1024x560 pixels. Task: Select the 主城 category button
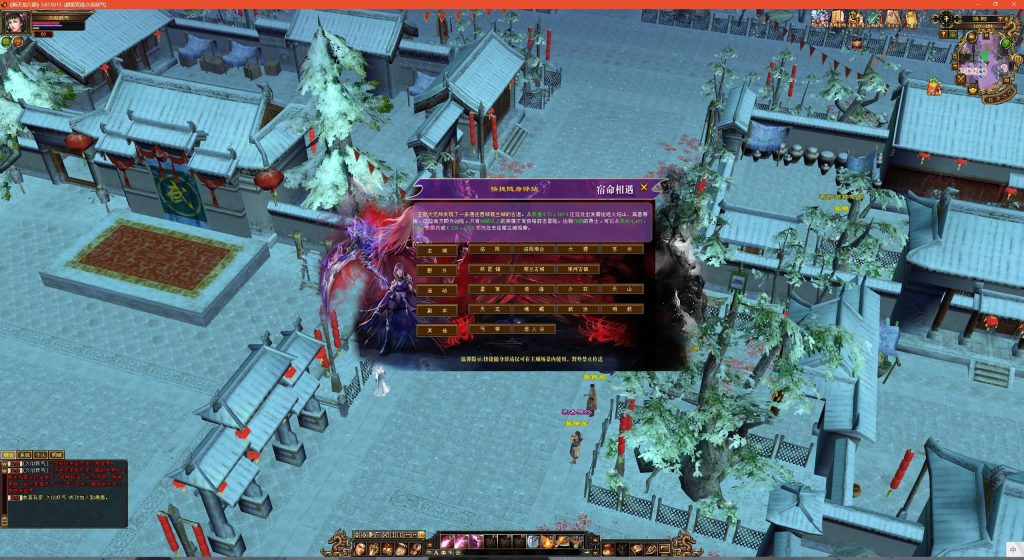tap(437, 251)
